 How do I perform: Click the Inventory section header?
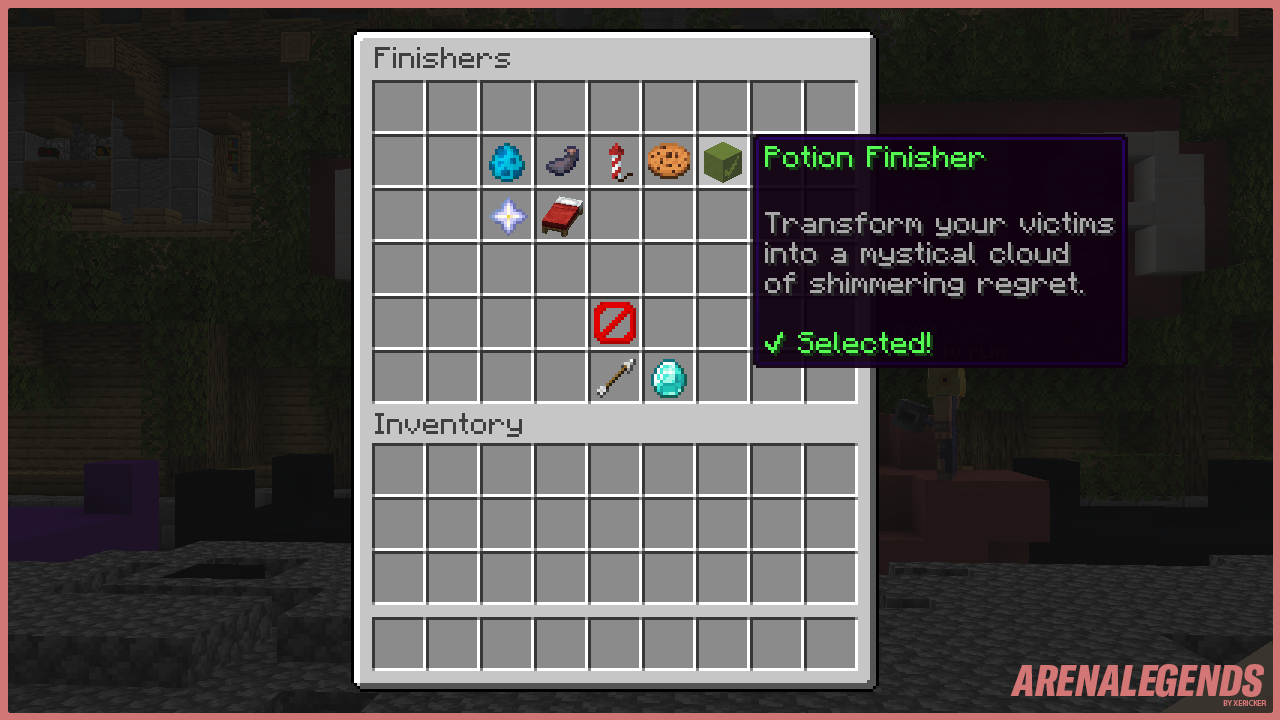tap(447, 424)
